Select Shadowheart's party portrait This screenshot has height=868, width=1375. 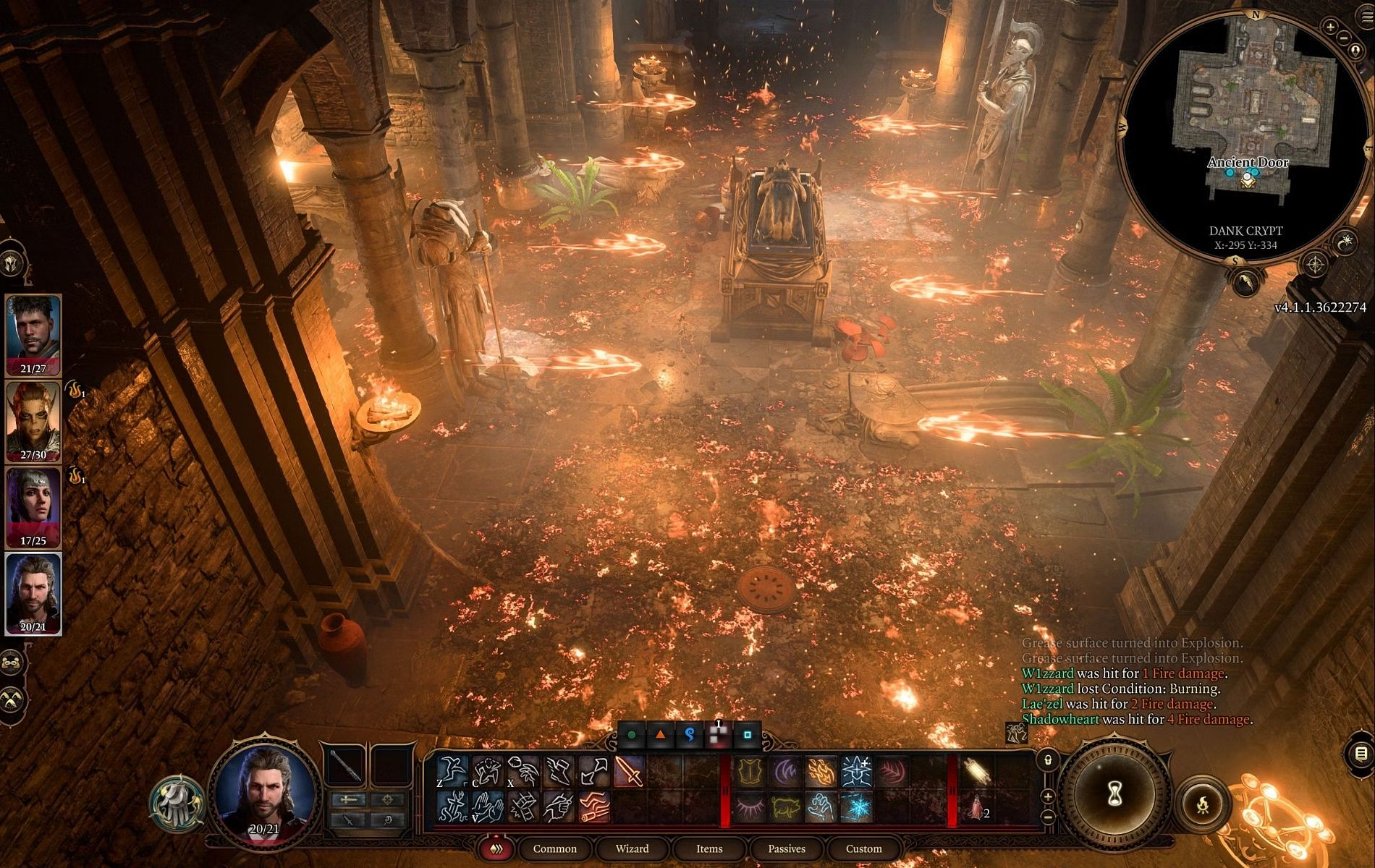click(33, 507)
